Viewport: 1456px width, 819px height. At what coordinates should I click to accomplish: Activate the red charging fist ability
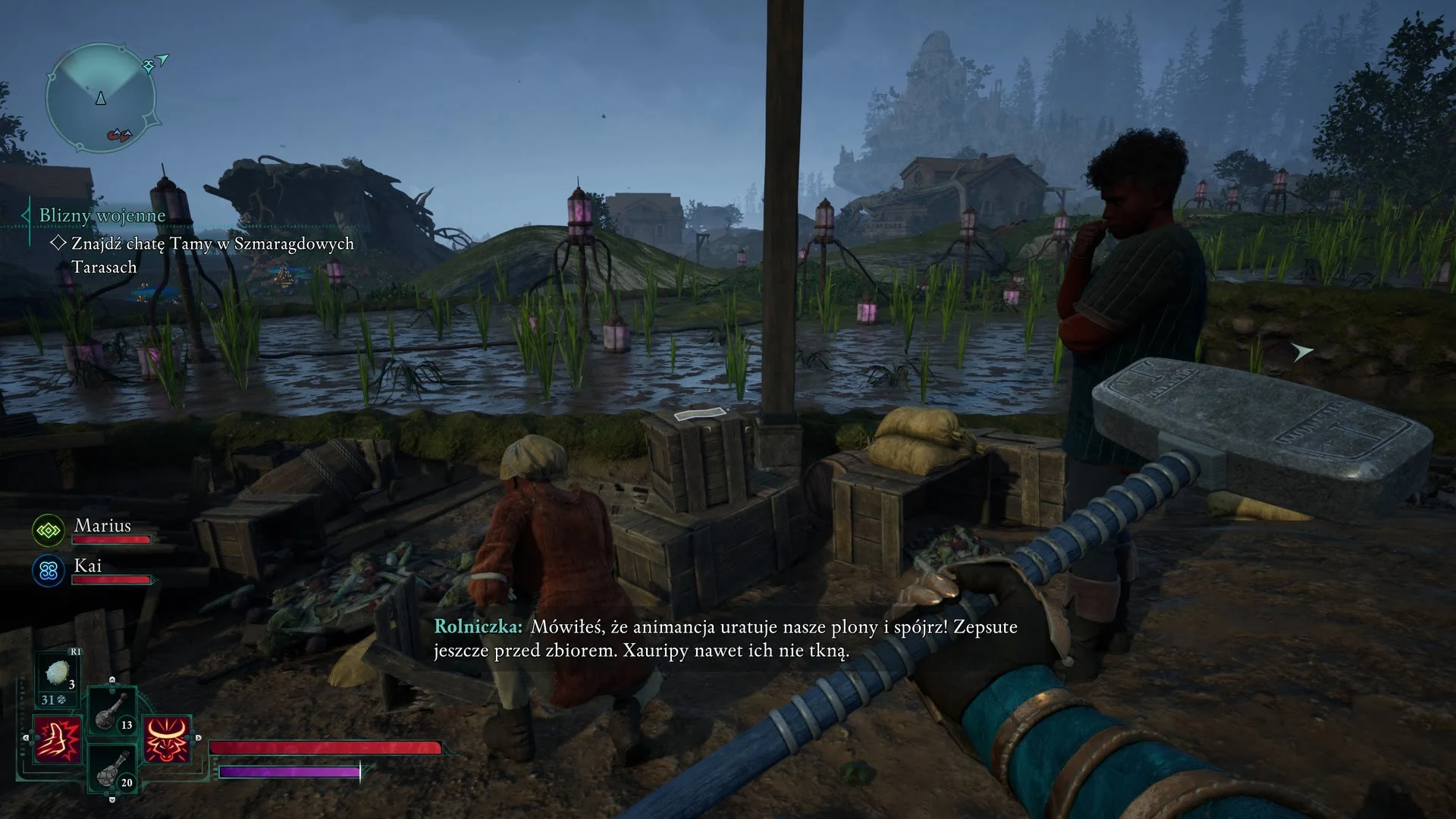(x=58, y=739)
